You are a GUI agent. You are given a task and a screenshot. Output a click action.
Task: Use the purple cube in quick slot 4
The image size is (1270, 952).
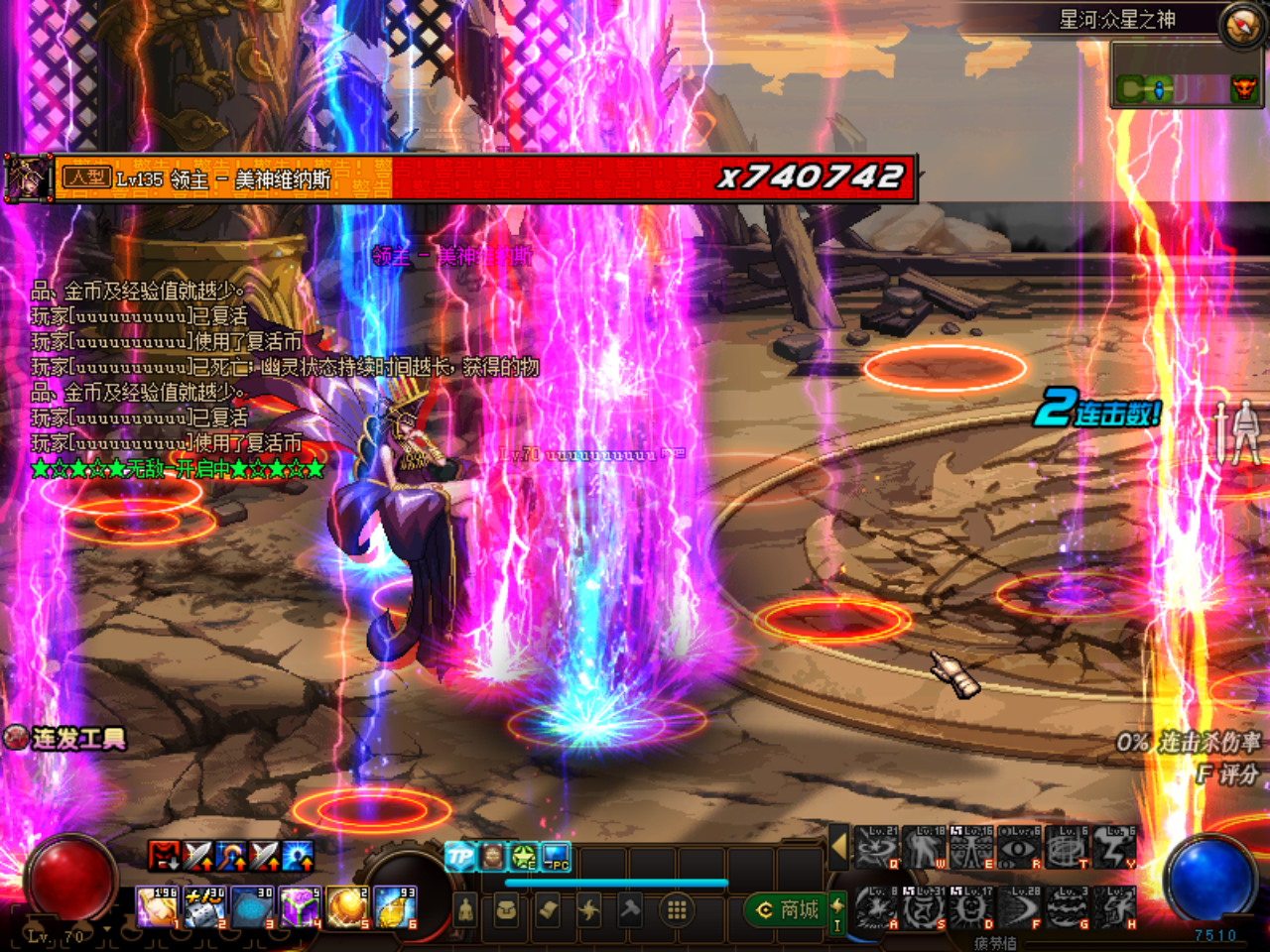pos(300,907)
